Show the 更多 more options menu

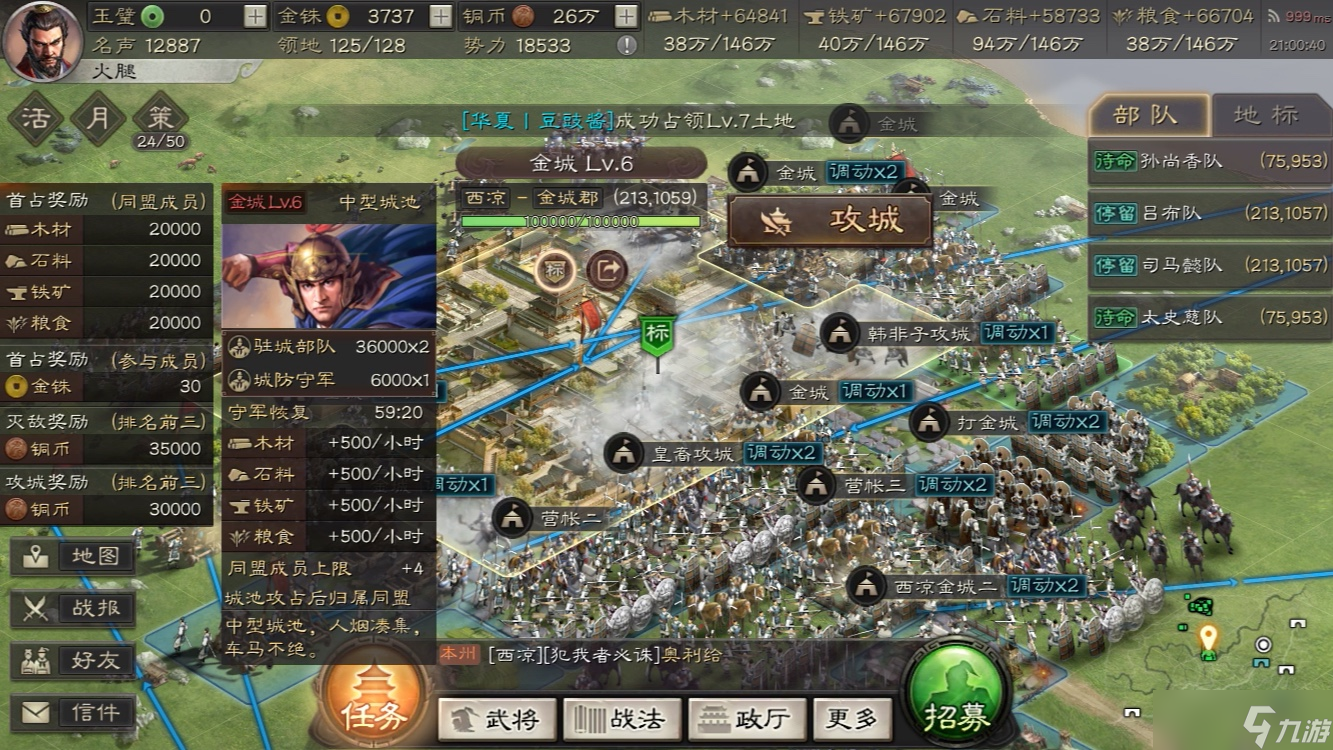coord(851,718)
